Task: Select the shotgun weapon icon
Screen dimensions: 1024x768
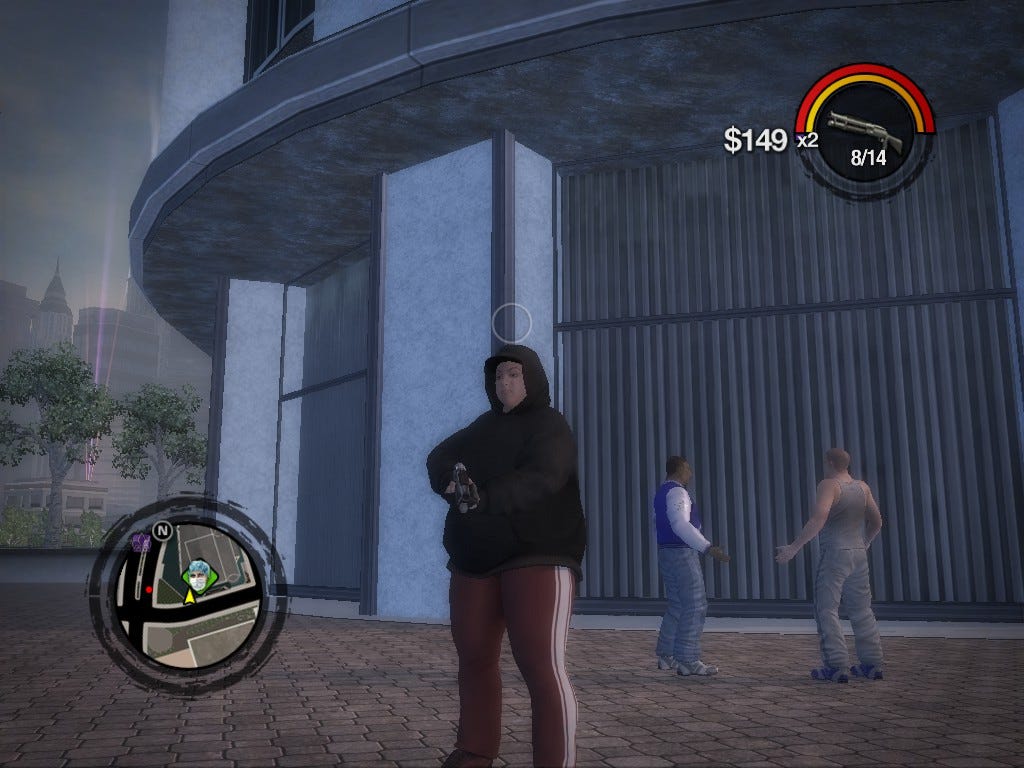Action: point(864,130)
